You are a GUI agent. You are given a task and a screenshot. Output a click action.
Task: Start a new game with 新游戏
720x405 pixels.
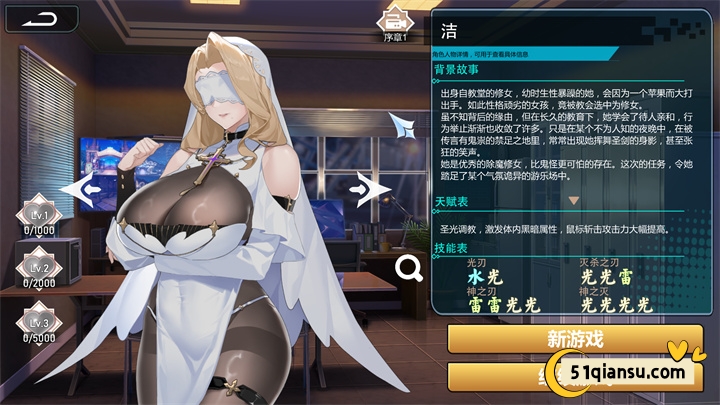click(x=575, y=338)
